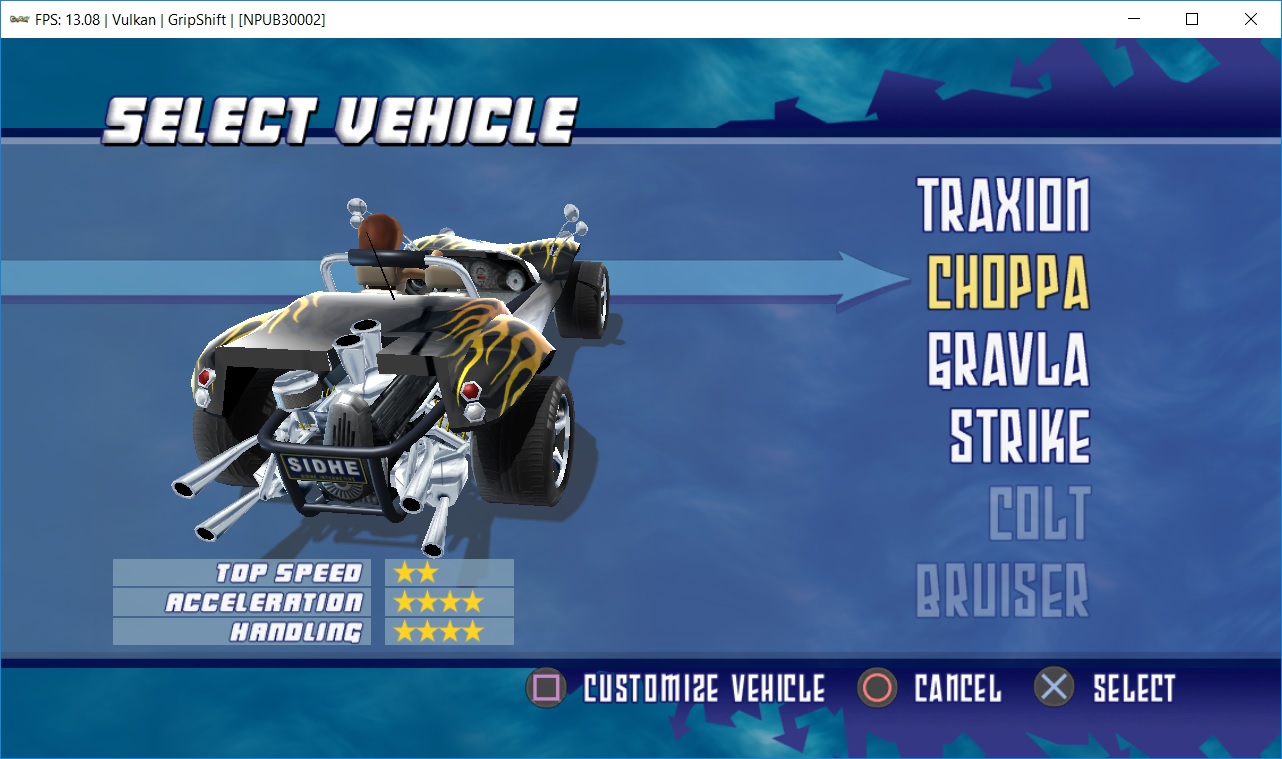
Task: Close the GripShift emulator window
Action: 1250,19
